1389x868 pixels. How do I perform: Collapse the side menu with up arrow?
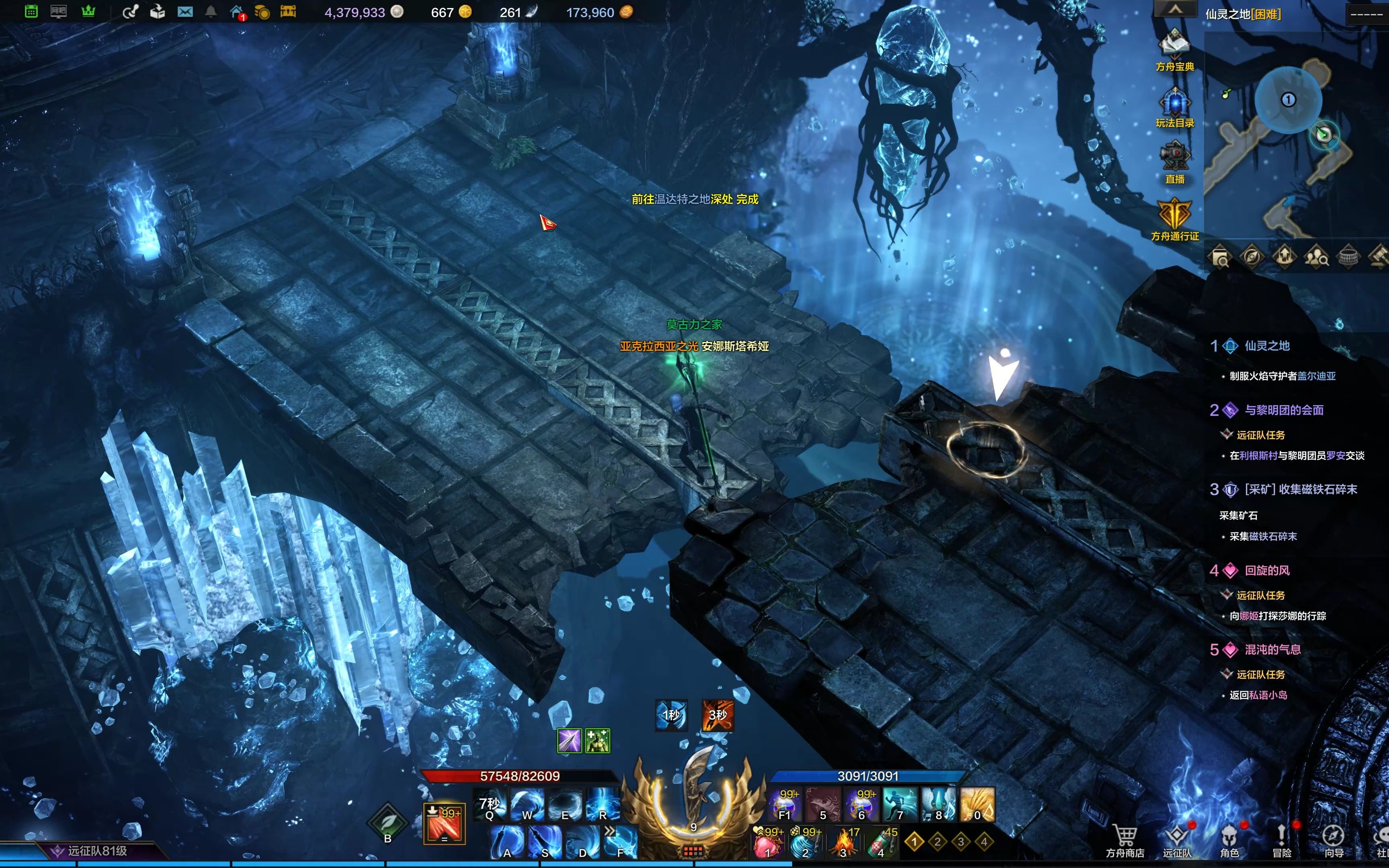click(1174, 10)
